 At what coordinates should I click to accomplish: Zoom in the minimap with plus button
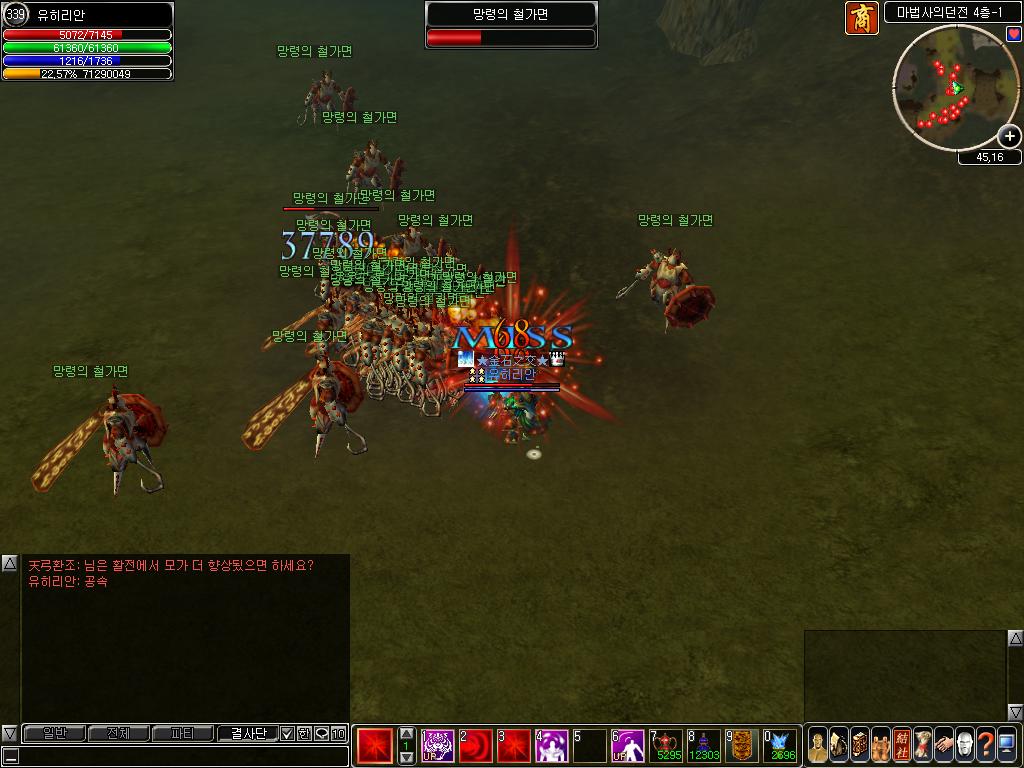(1010, 136)
